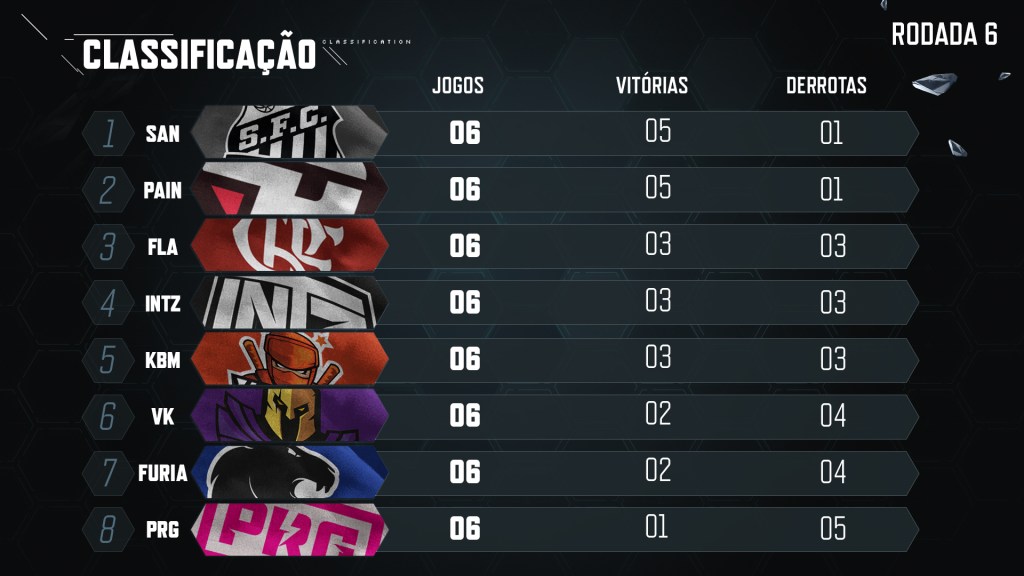Select the KBM team logo
Image resolution: width=1024 pixels, height=576 pixels.
[288, 359]
